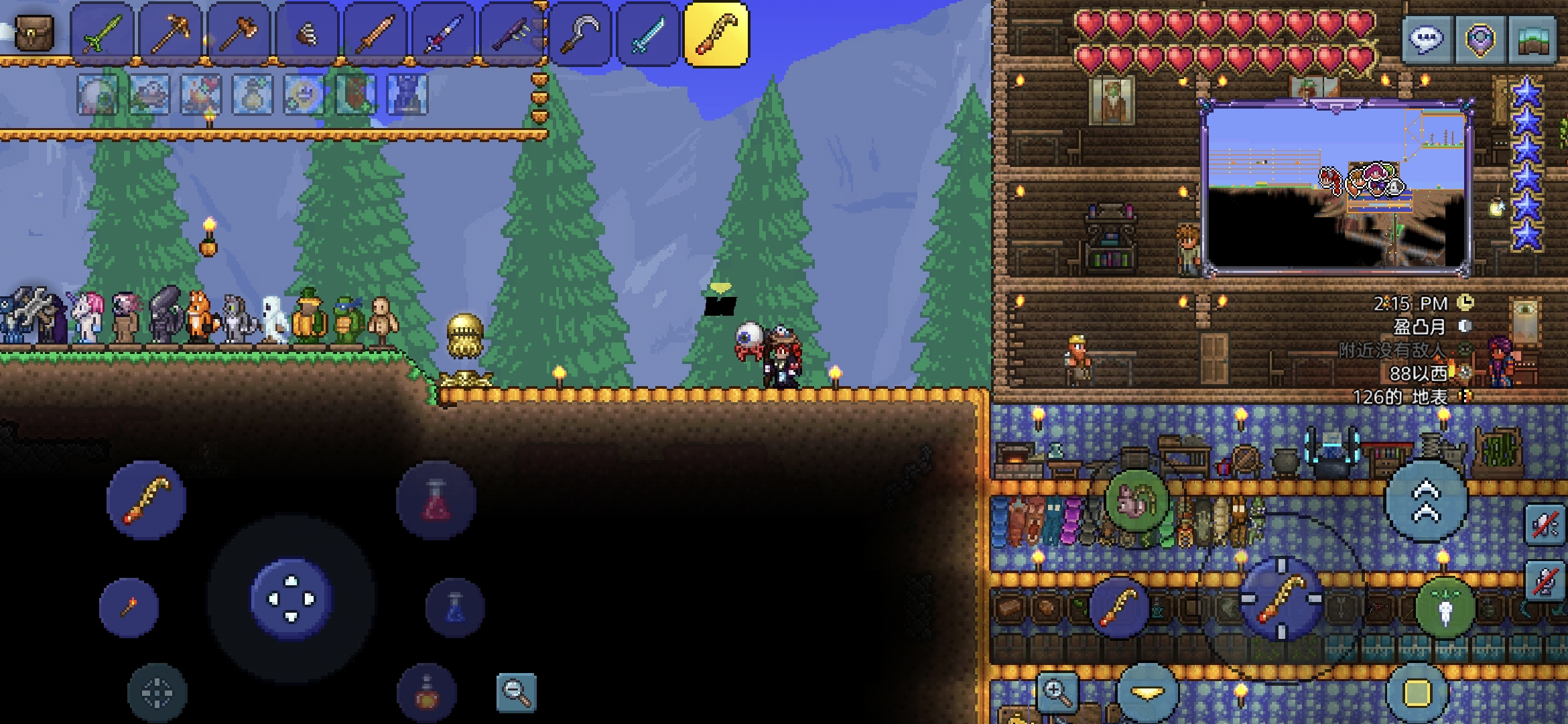Toggle the crosshair cursor button
The image size is (1568, 724).
tap(157, 693)
